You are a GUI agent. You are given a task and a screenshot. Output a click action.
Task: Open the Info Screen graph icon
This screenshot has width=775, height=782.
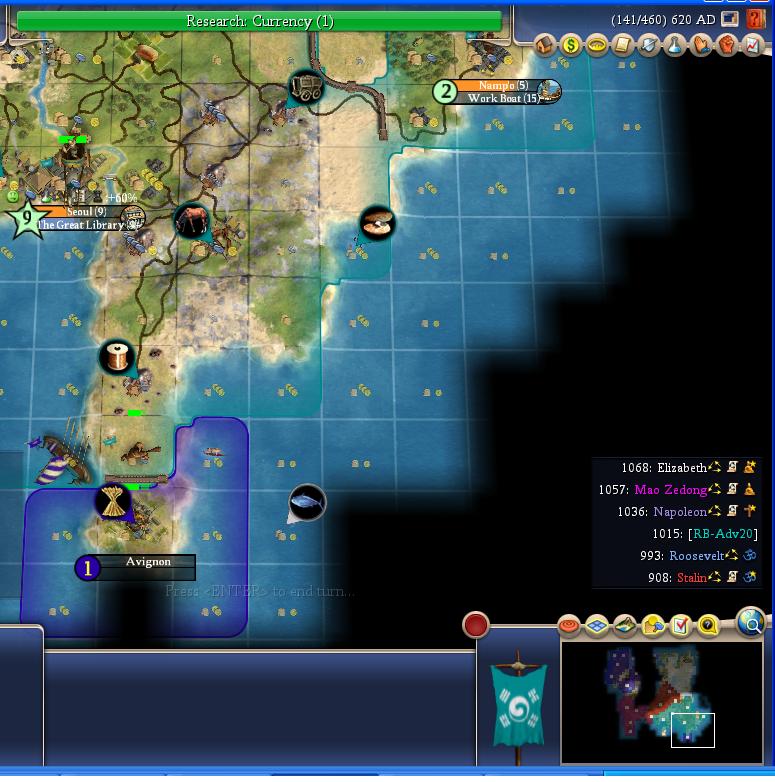click(x=752, y=45)
